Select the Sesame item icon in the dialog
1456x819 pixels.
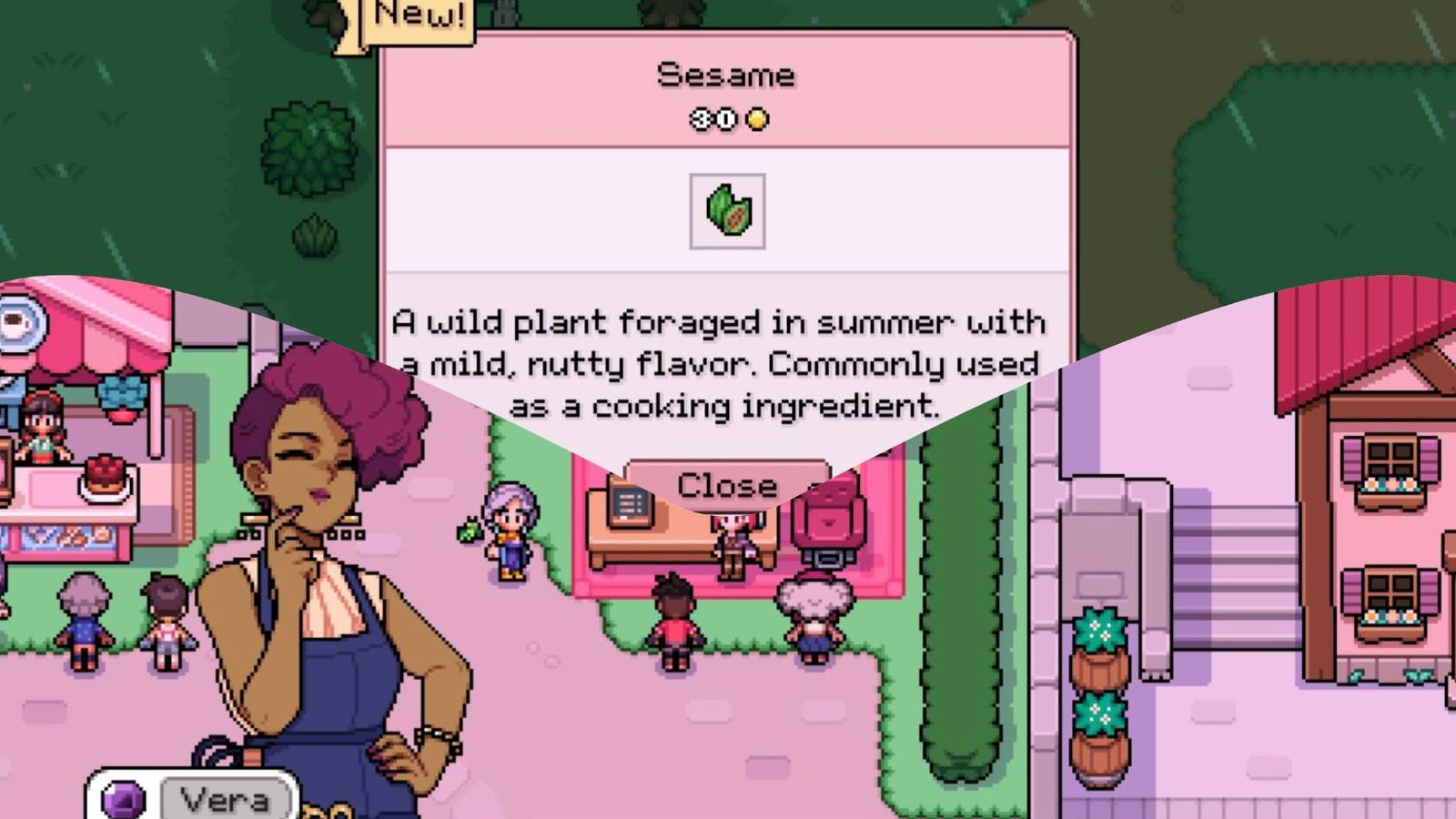tap(728, 210)
